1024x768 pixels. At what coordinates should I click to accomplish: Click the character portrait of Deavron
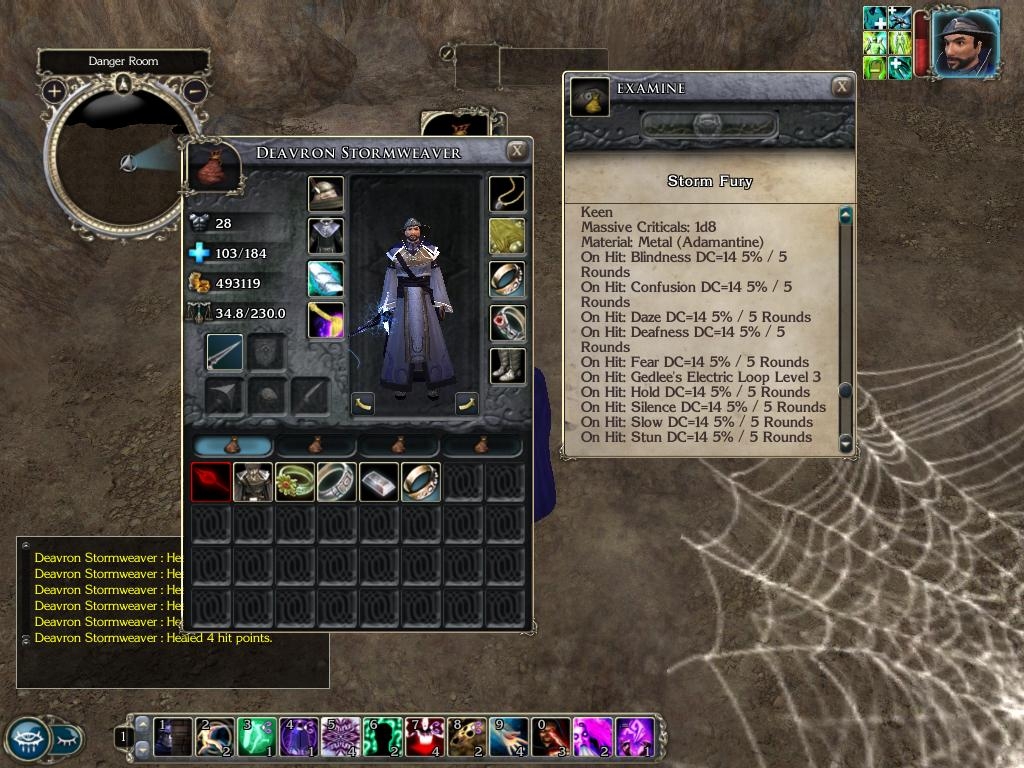point(964,42)
